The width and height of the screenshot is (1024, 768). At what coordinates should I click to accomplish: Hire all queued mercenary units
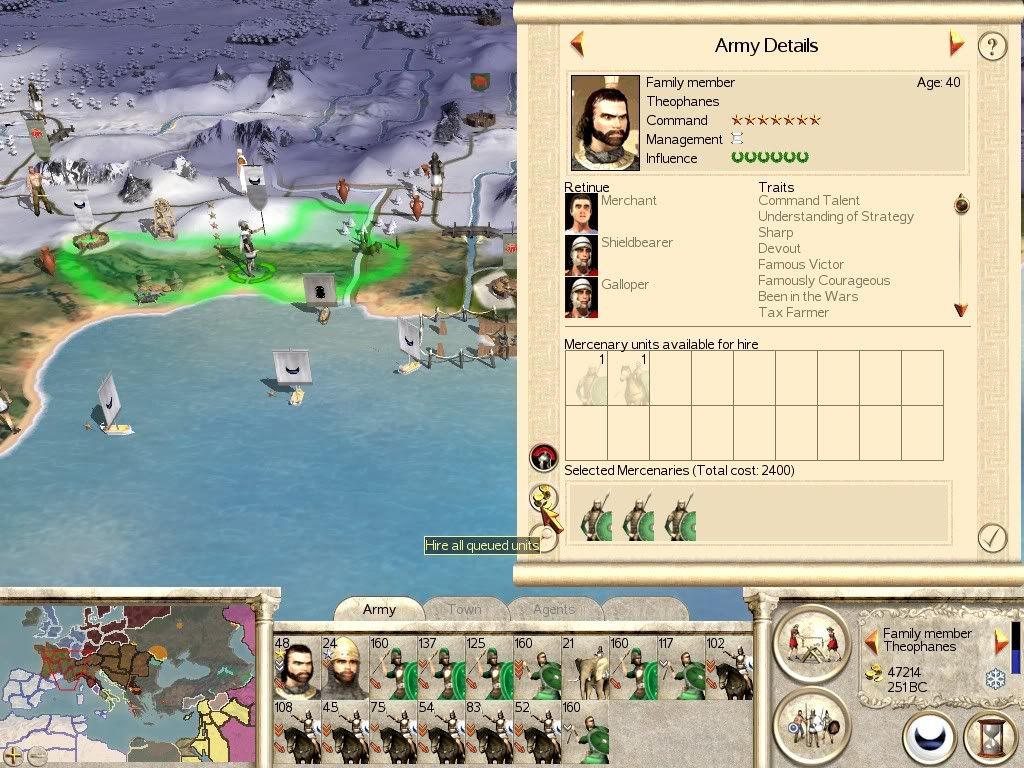click(544, 498)
